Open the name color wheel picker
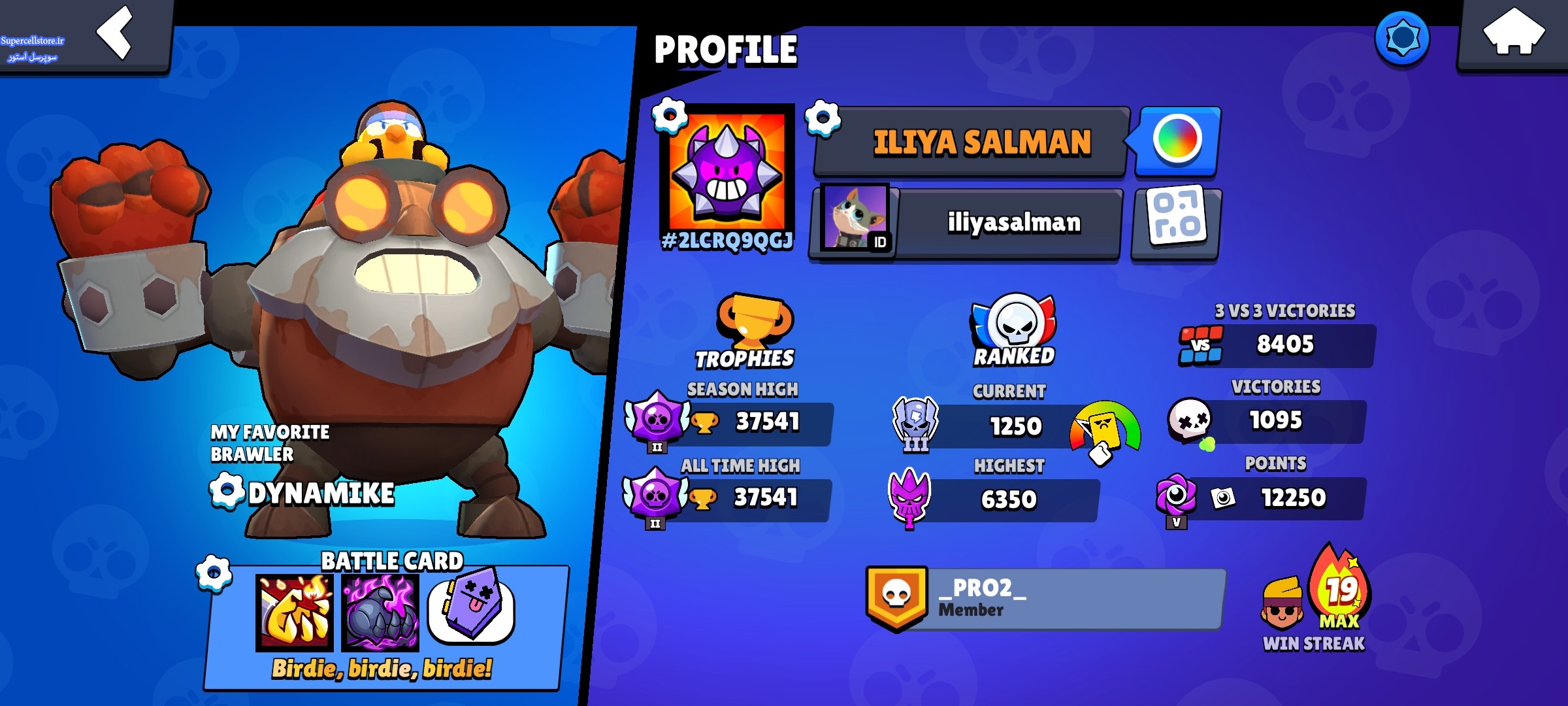The image size is (1568, 706). (x=1177, y=139)
